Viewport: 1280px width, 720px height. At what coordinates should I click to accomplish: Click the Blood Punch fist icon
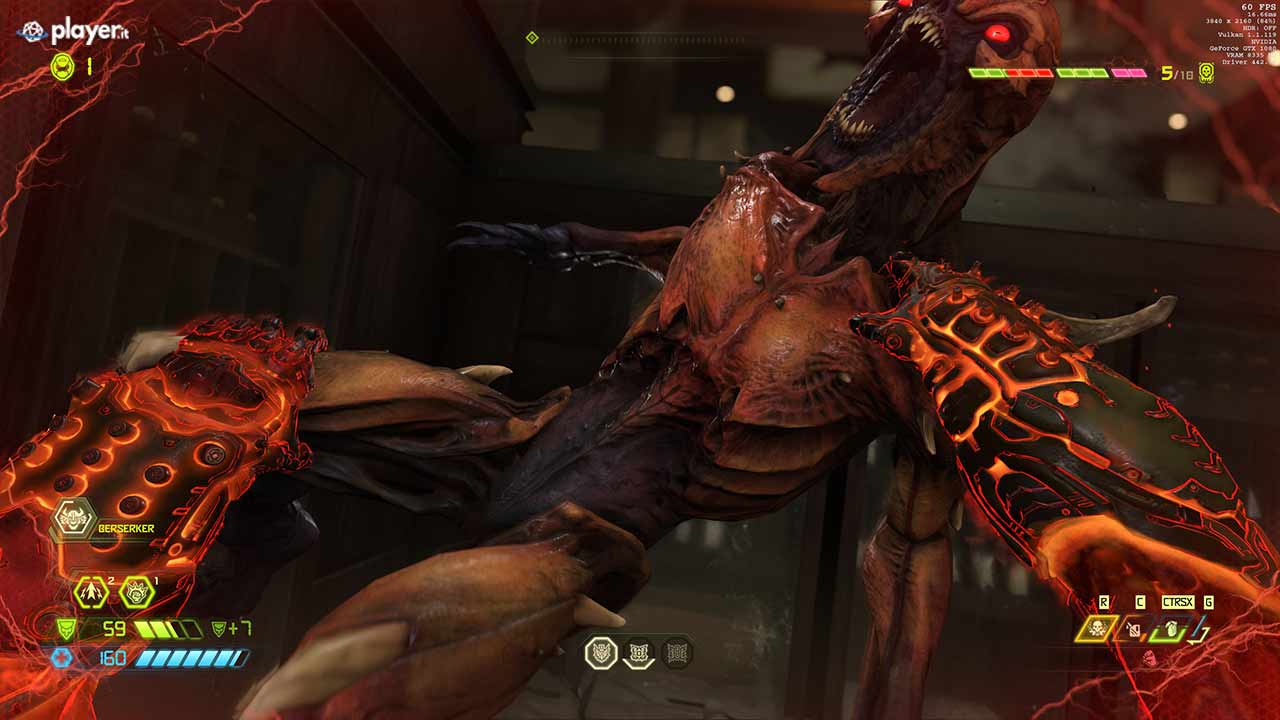coord(1200,629)
